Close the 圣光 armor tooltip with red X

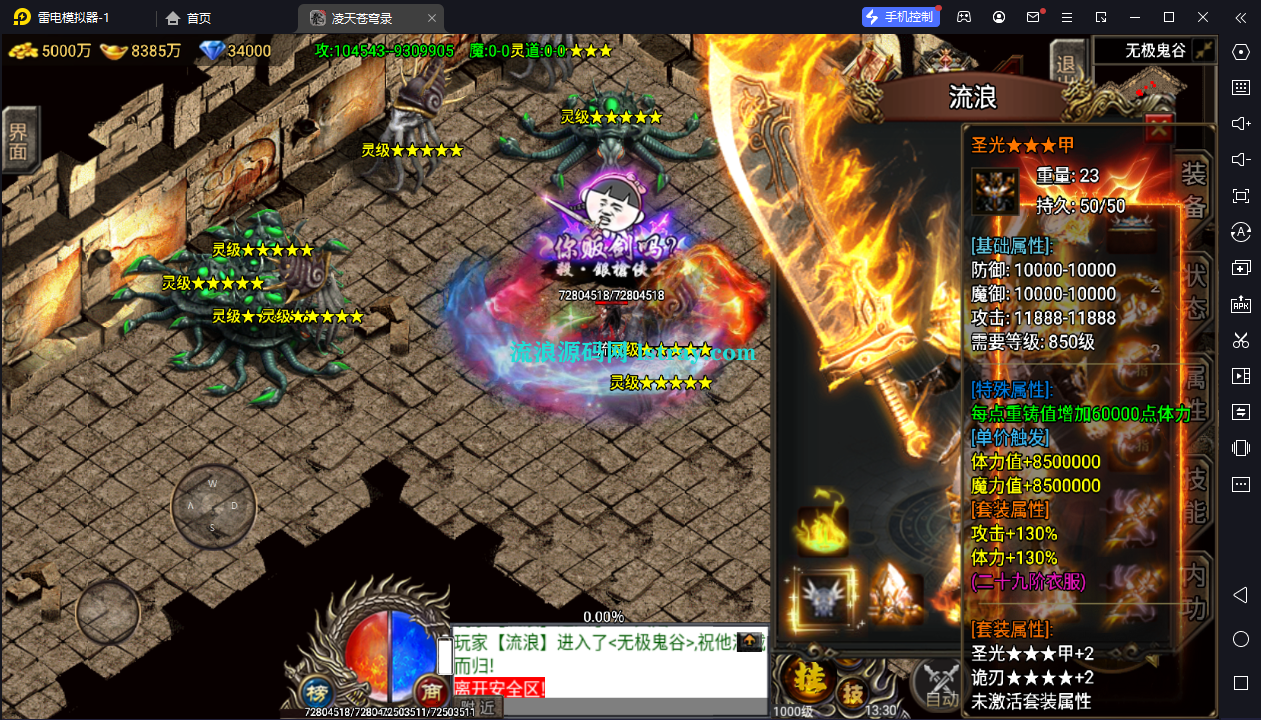1158,128
